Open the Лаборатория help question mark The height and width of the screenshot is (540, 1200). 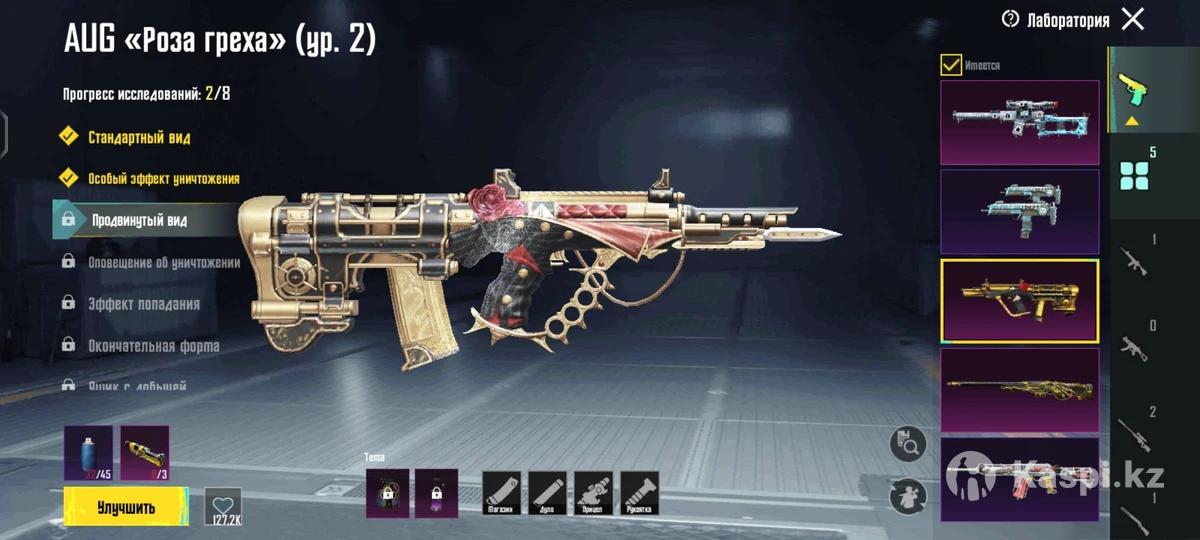click(1010, 19)
